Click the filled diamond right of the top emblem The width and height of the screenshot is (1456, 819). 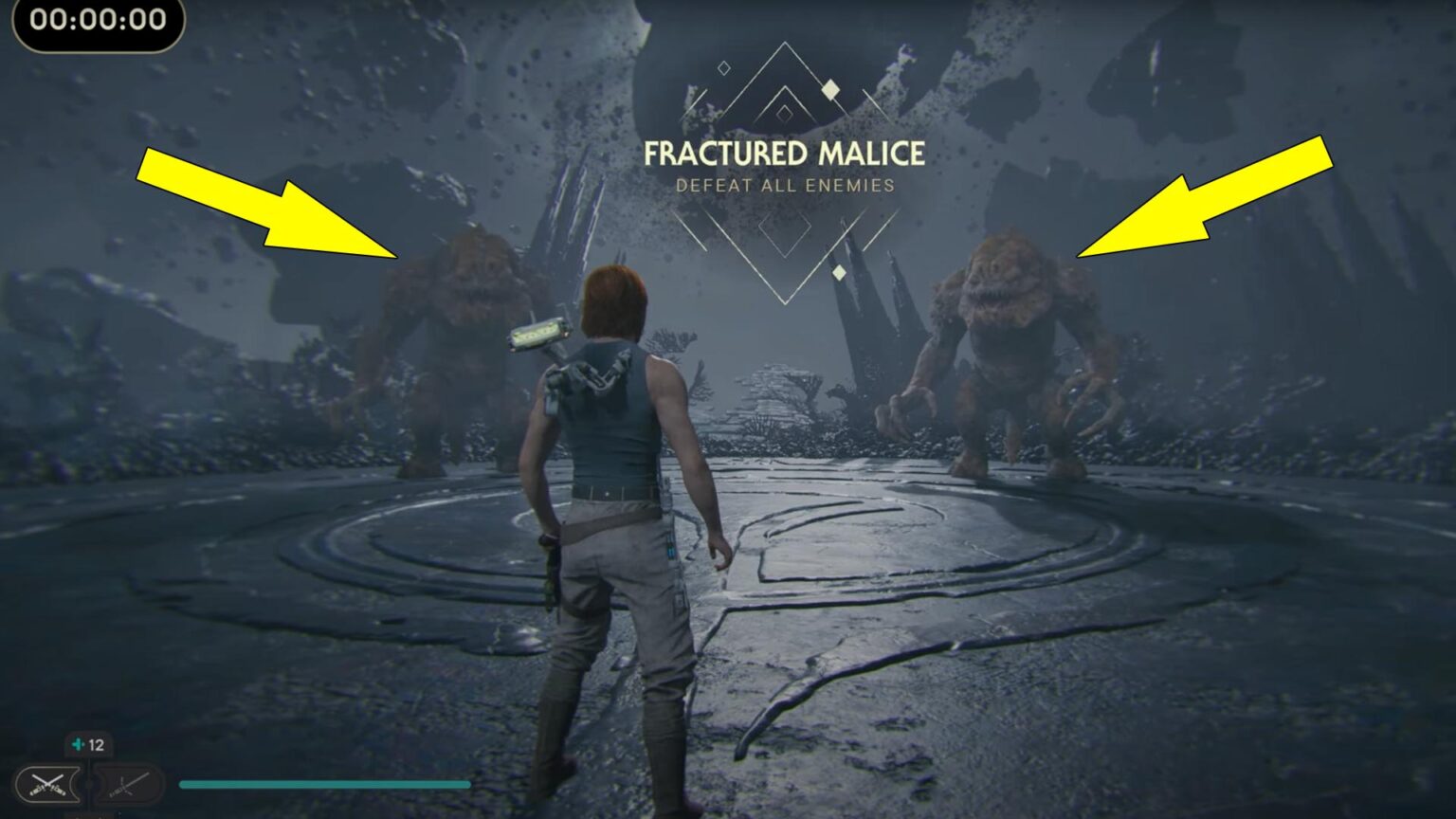(829, 88)
